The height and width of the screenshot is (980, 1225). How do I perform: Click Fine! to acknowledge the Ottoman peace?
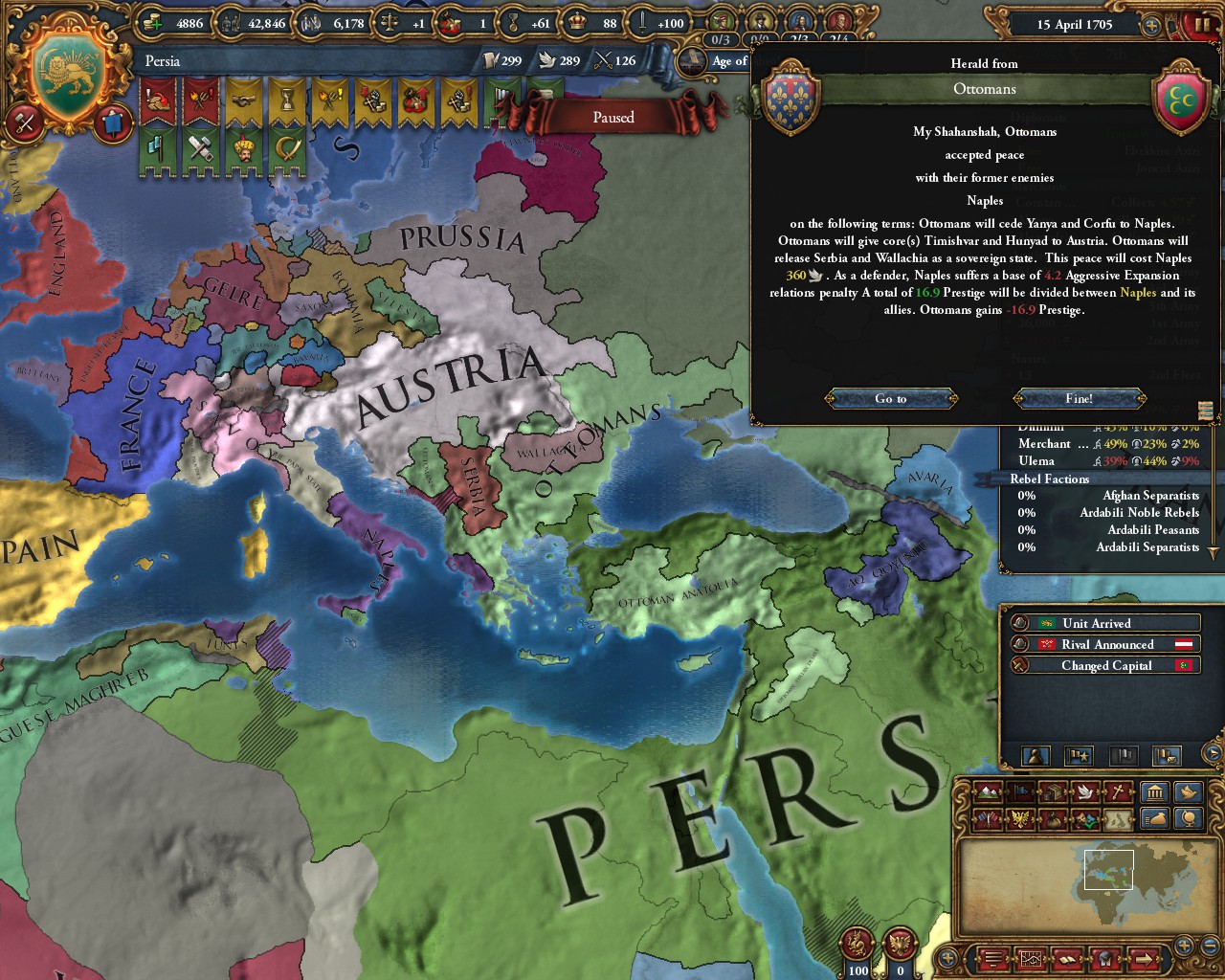tap(1079, 398)
